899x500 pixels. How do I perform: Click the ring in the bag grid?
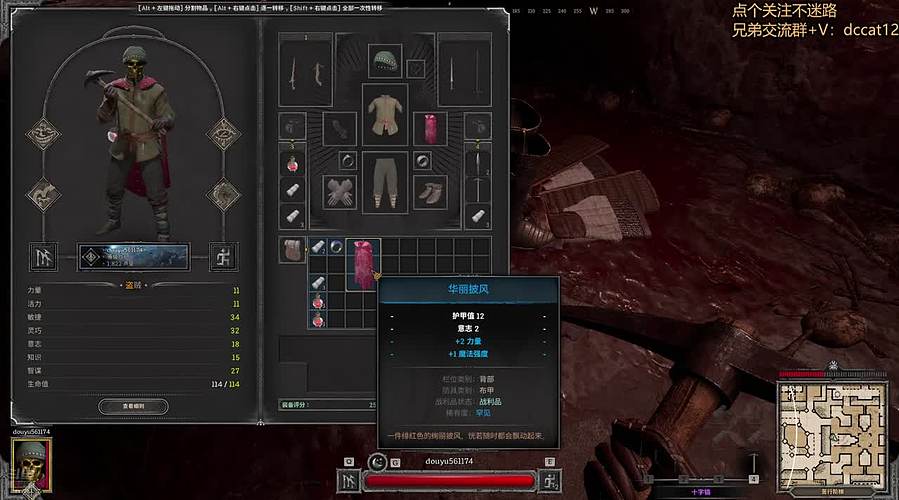[338, 246]
